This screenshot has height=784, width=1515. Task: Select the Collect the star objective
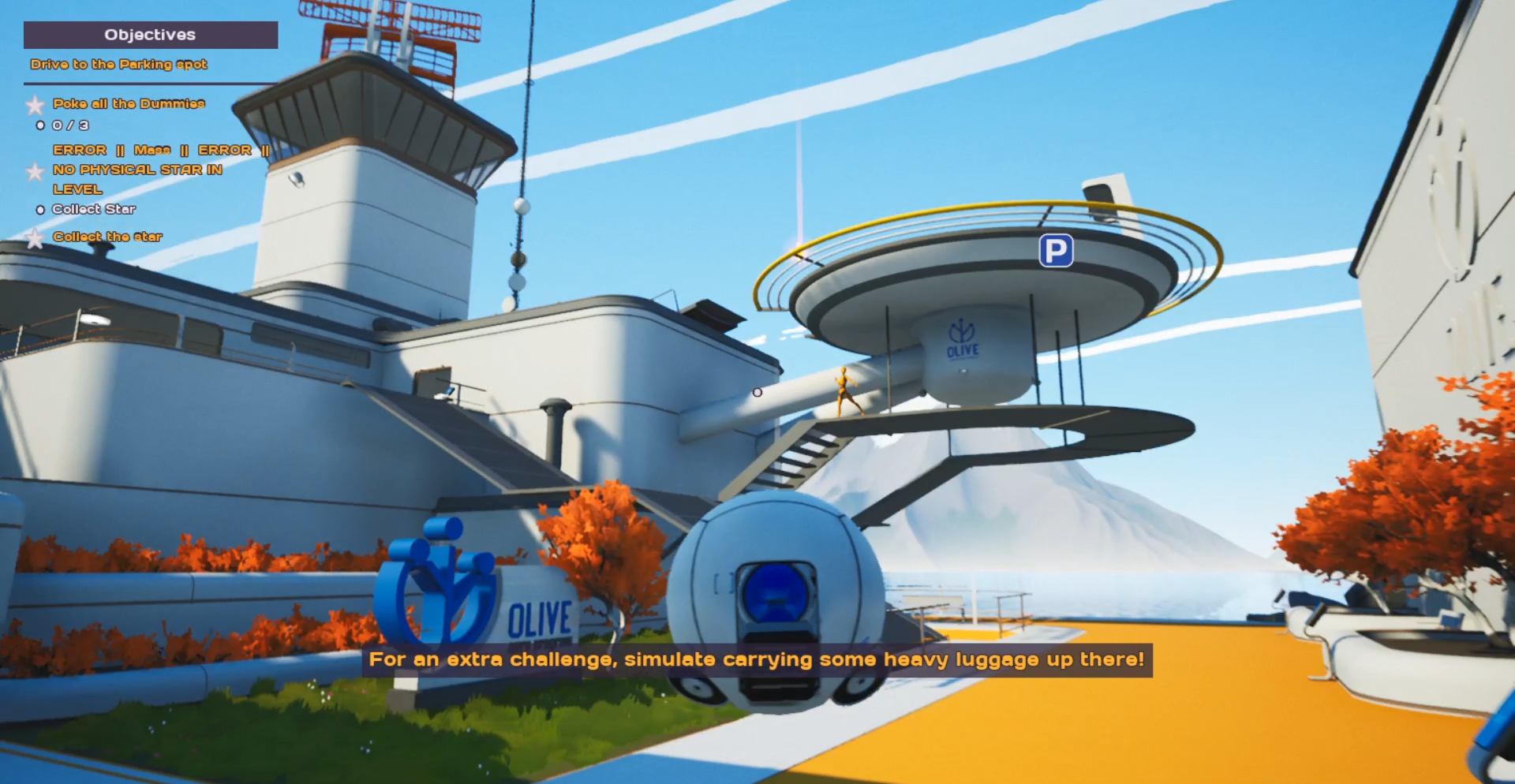click(107, 237)
